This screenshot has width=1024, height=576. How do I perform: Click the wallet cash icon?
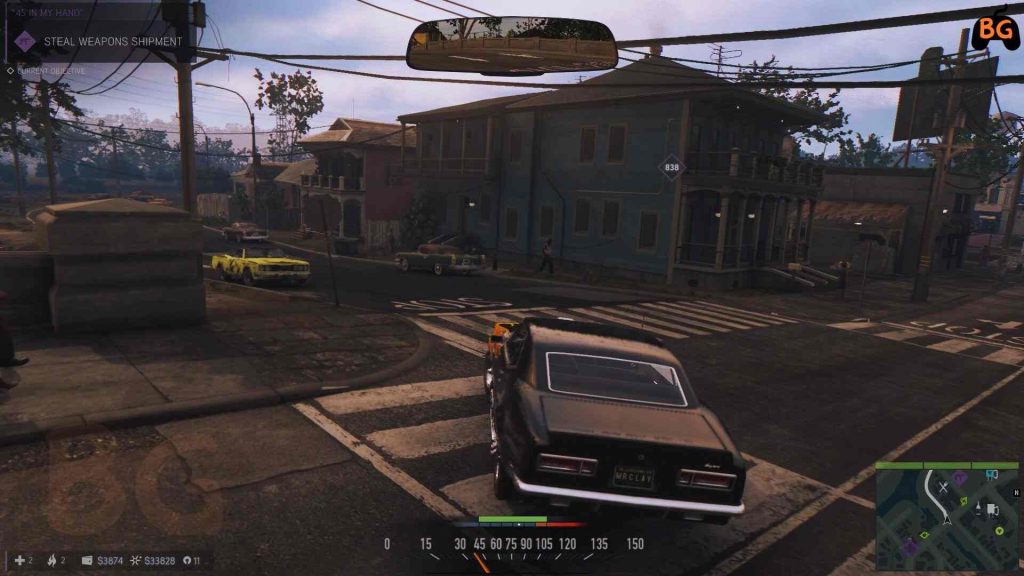[87, 561]
